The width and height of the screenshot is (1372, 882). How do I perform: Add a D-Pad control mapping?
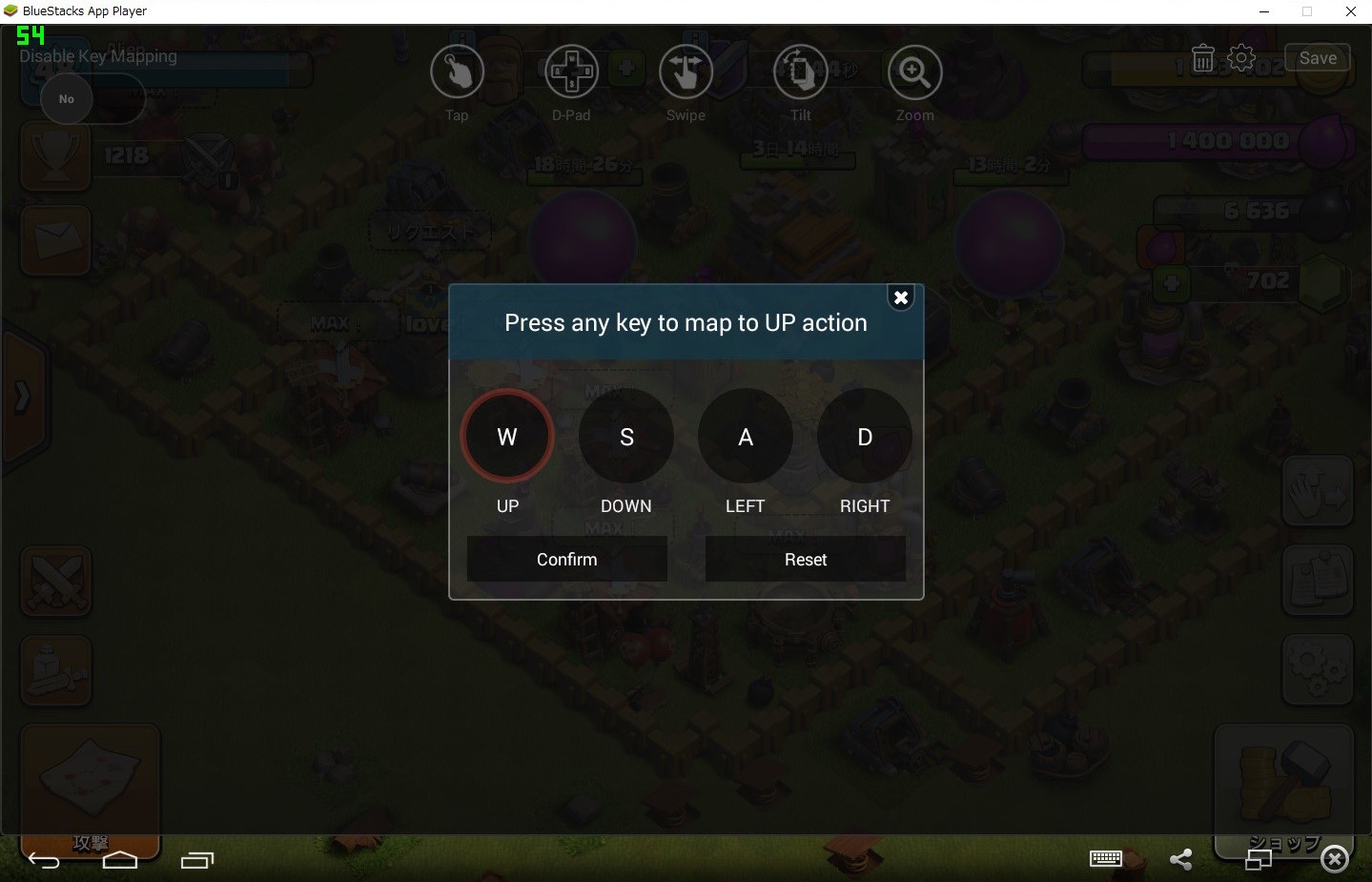click(571, 72)
